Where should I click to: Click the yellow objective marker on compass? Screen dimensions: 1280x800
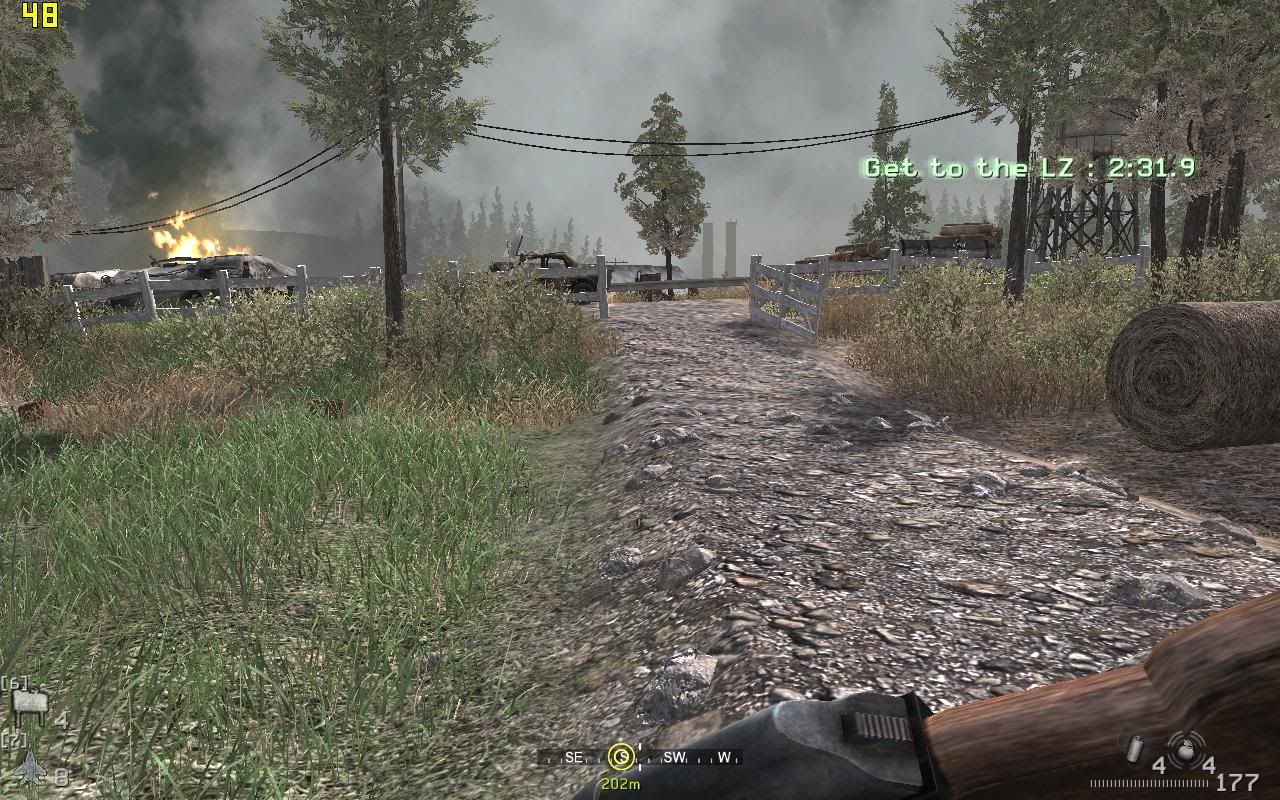point(620,756)
